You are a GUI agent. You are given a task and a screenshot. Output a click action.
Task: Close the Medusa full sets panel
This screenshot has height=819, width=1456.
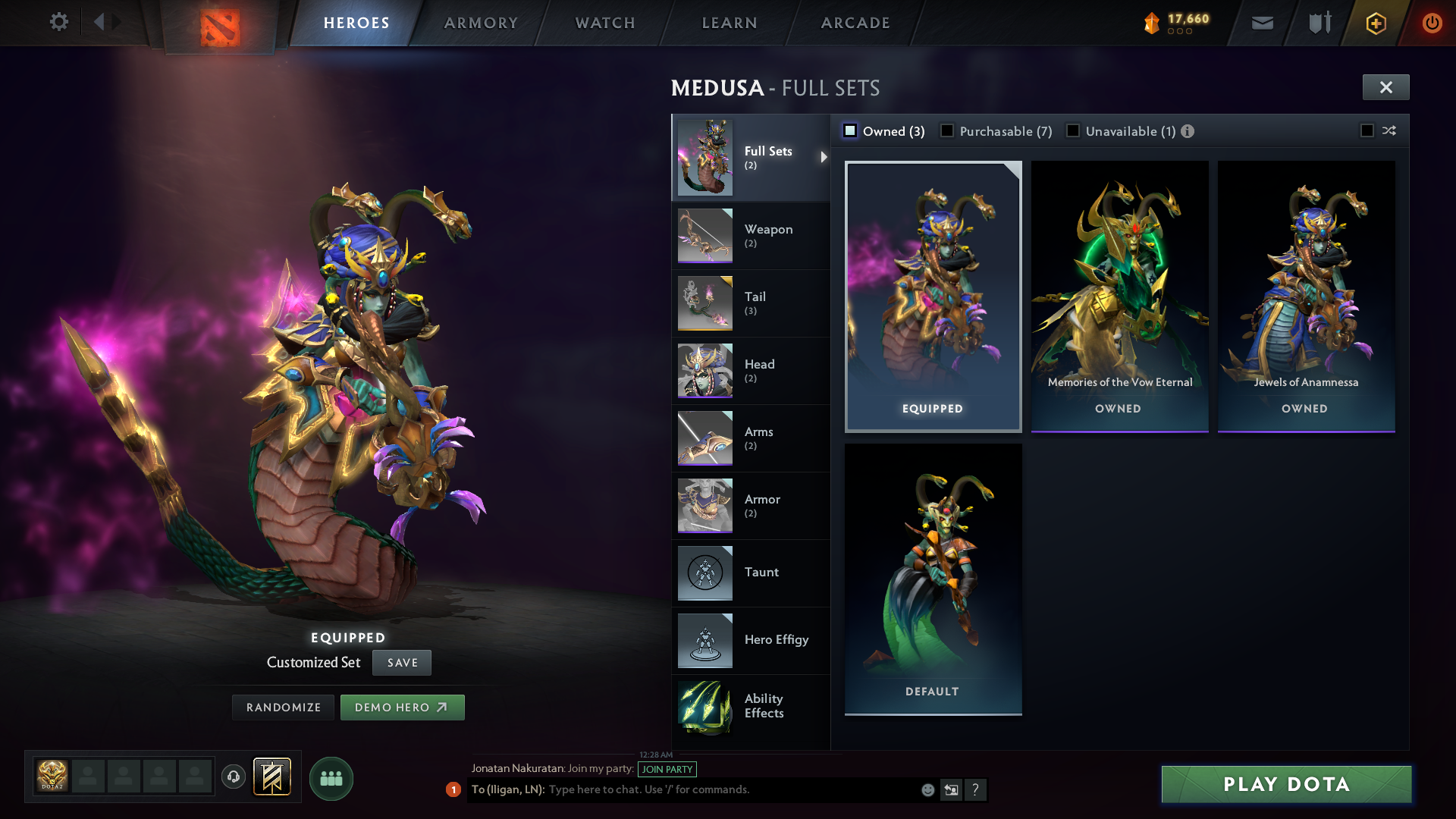[x=1385, y=87]
